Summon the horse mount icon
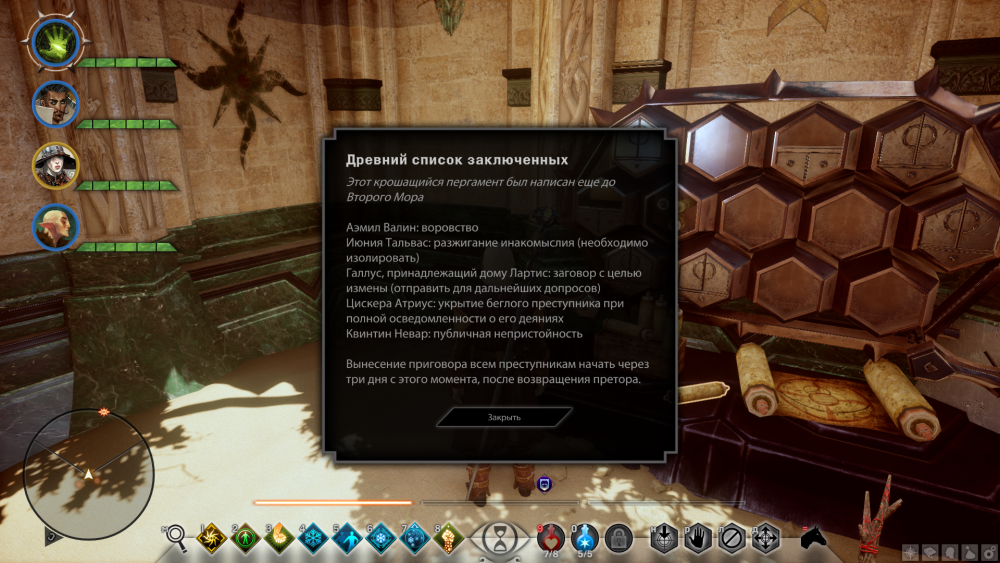 814,537
